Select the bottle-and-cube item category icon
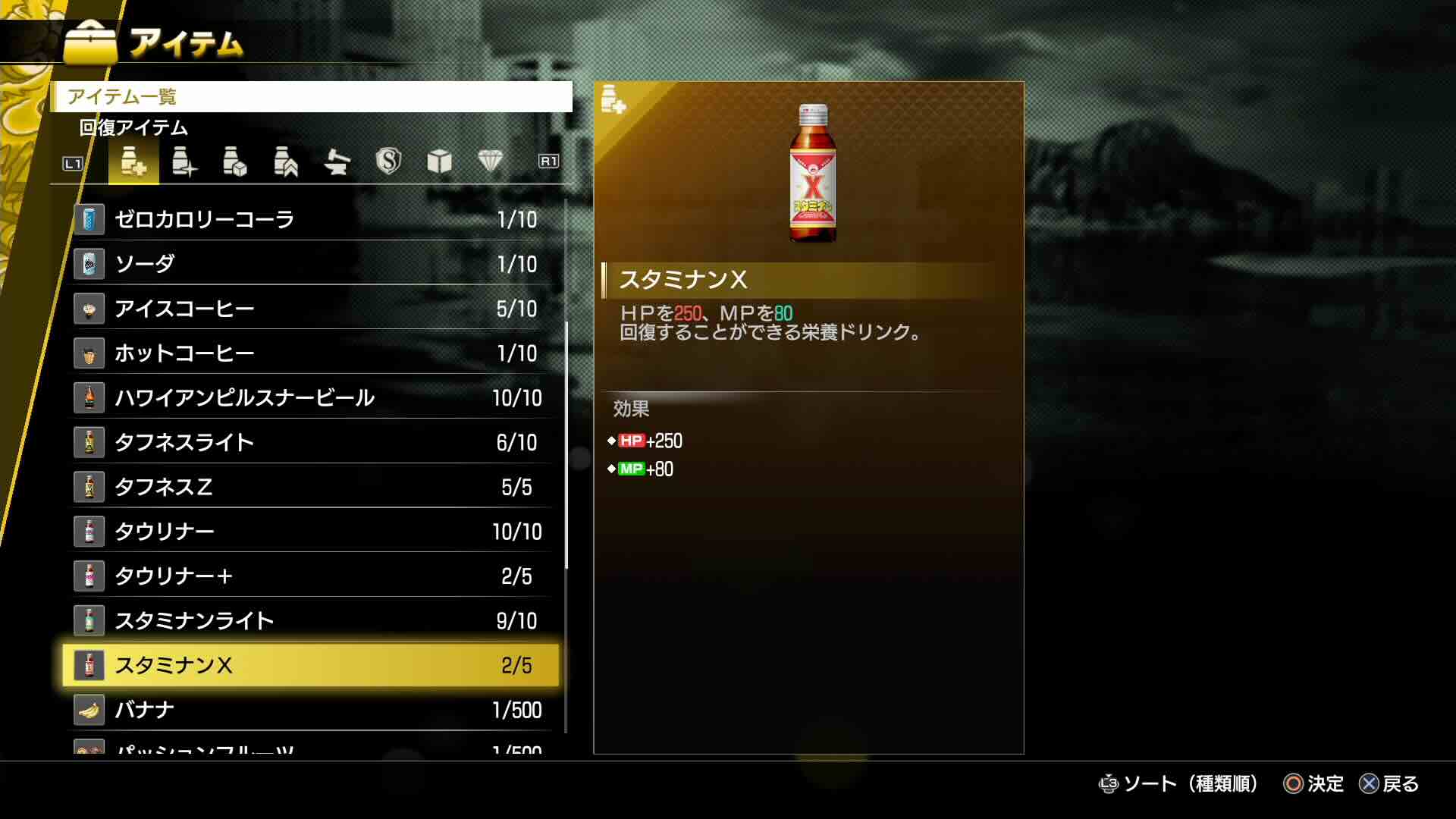This screenshot has height=819, width=1456. tap(235, 162)
